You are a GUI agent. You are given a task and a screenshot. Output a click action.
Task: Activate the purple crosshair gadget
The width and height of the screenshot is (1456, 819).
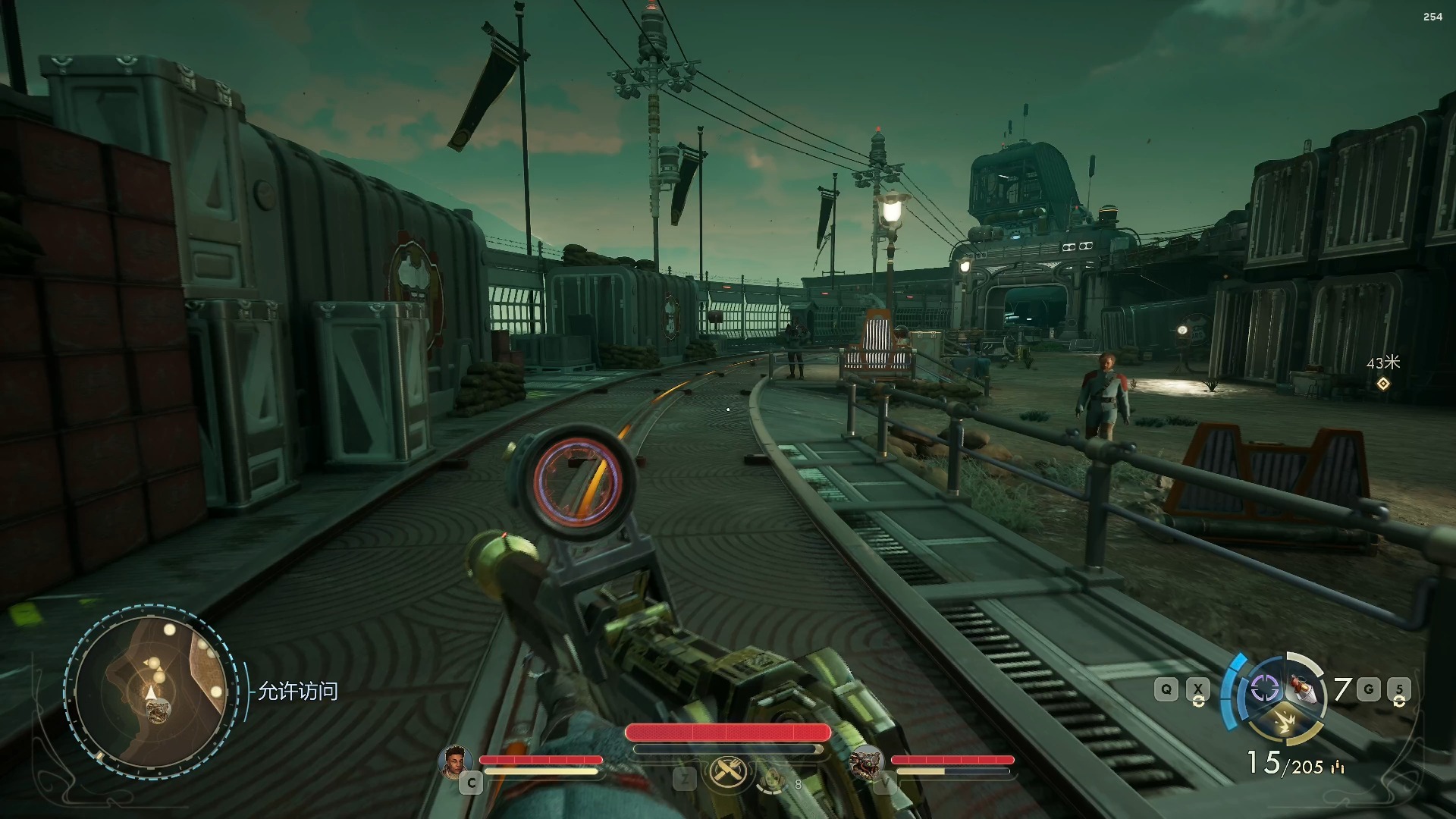1264,689
